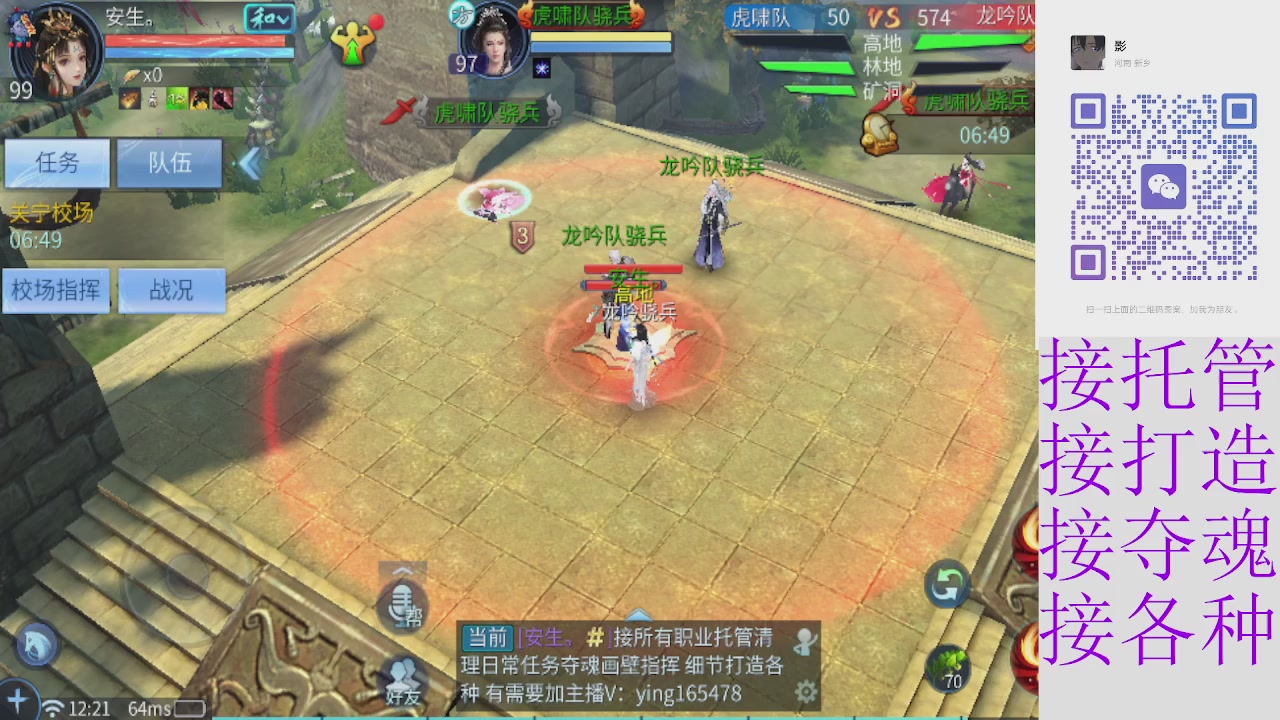The width and height of the screenshot is (1280, 720).
Task: Open the 校场指挥 command button
Action: pos(56,290)
